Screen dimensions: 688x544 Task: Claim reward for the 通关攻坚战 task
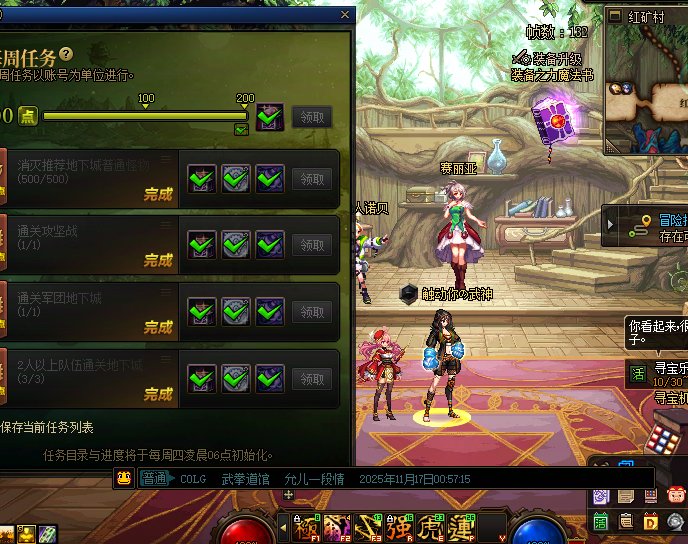click(x=312, y=245)
